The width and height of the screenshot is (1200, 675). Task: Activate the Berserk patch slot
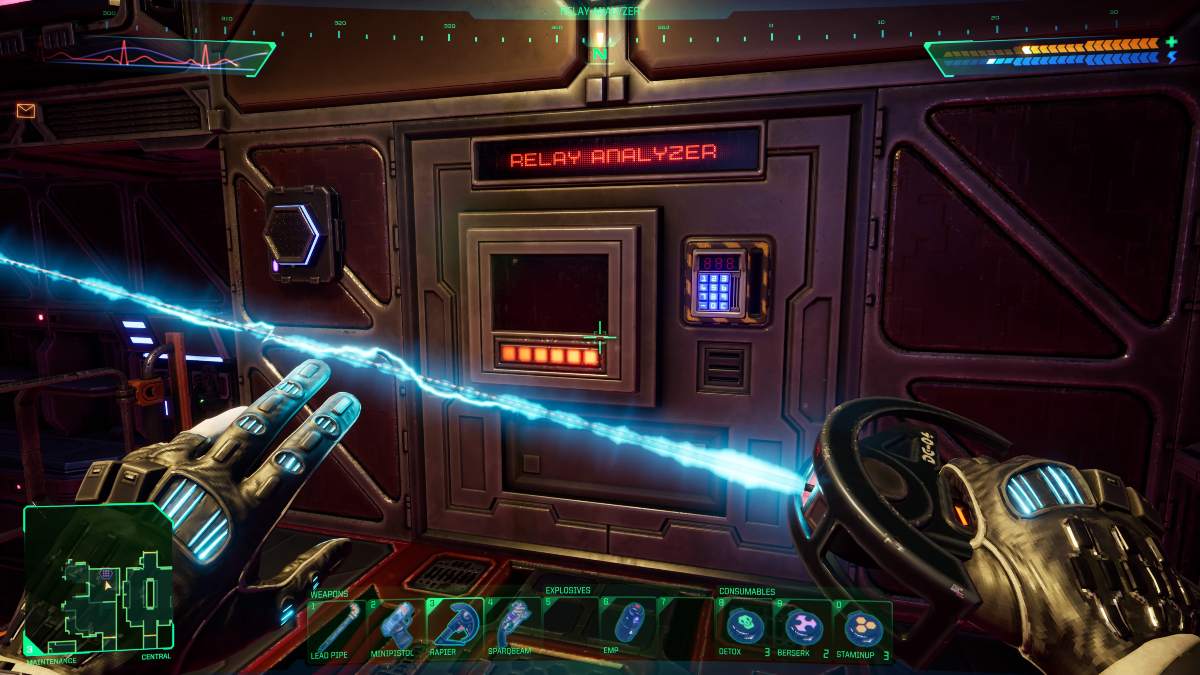[803, 628]
